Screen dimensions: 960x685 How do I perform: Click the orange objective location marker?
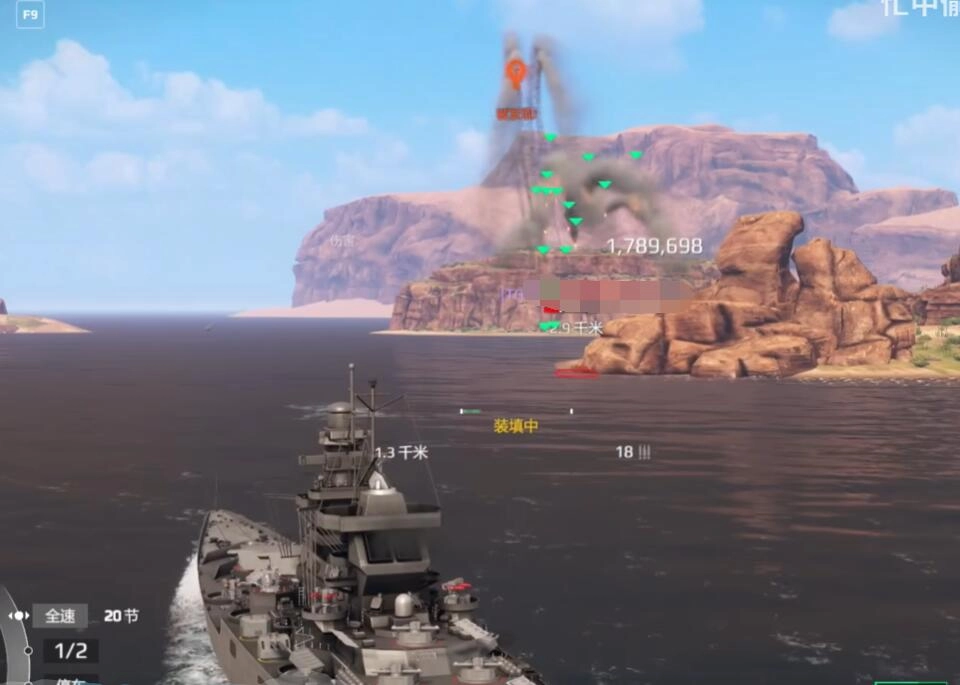[x=515, y=73]
